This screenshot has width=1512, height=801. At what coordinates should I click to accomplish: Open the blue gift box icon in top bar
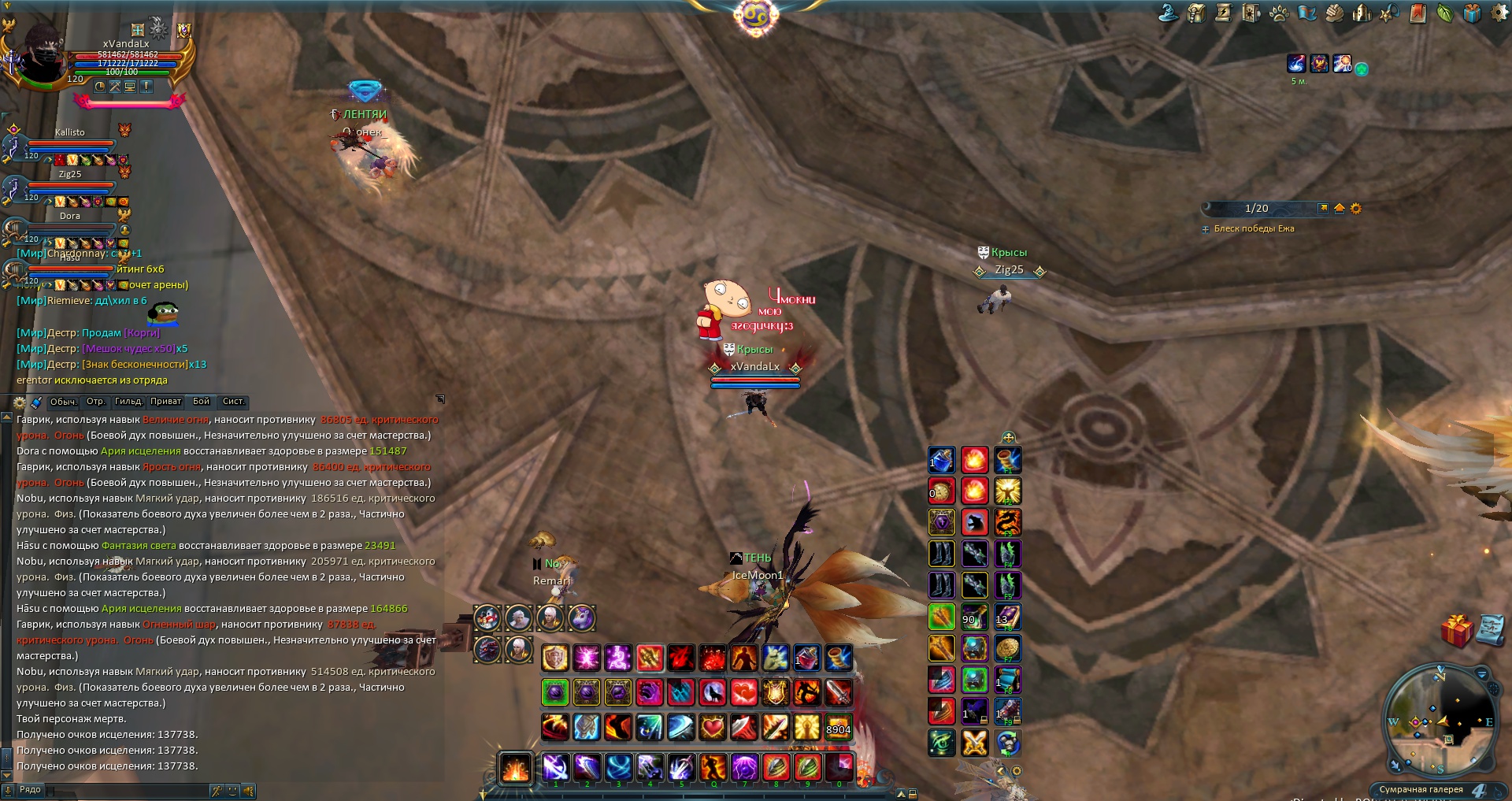tap(1472, 13)
